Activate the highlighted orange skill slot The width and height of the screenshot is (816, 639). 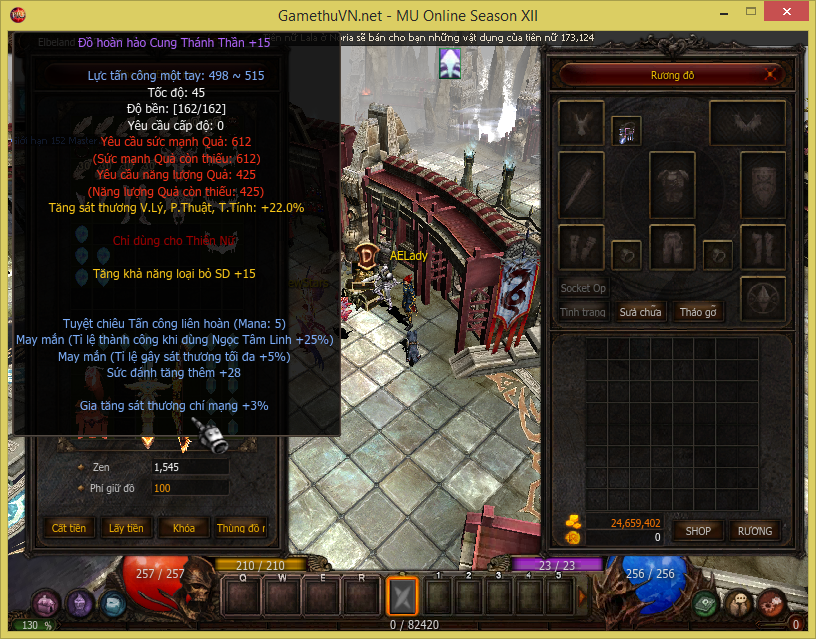(x=401, y=597)
